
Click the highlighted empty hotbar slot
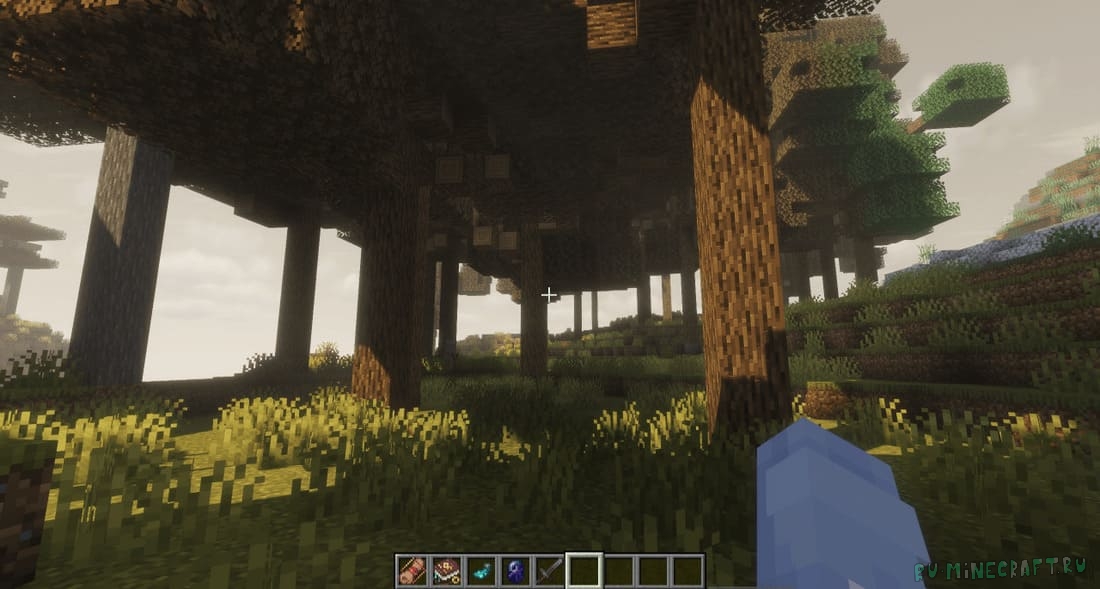tap(584, 571)
